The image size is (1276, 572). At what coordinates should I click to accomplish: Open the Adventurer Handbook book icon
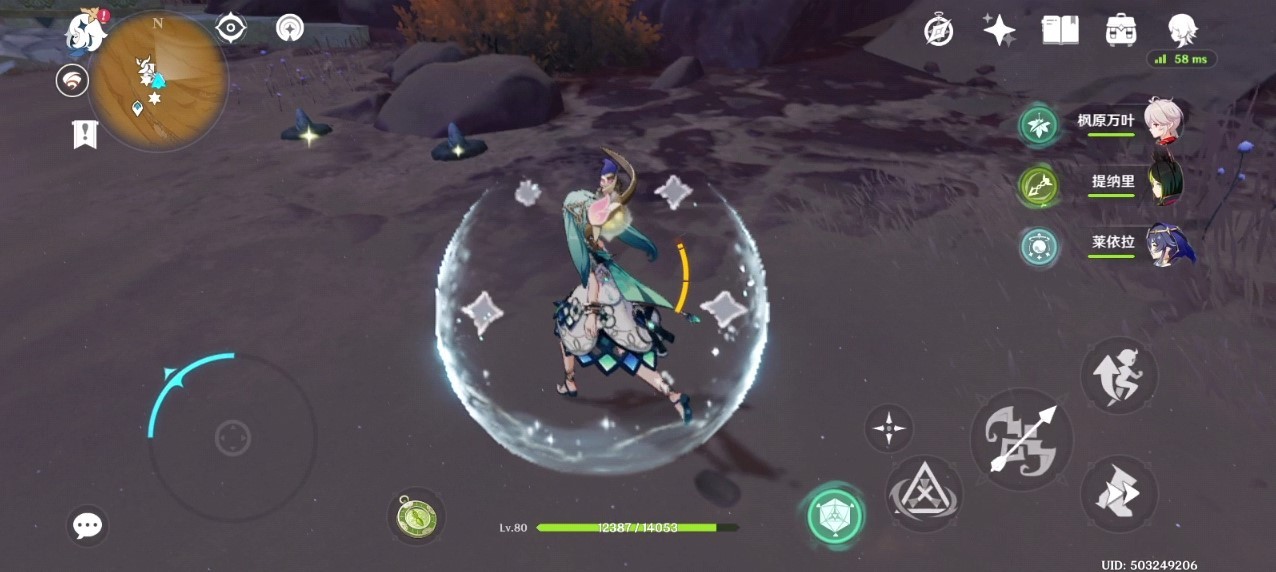pos(1060,30)
